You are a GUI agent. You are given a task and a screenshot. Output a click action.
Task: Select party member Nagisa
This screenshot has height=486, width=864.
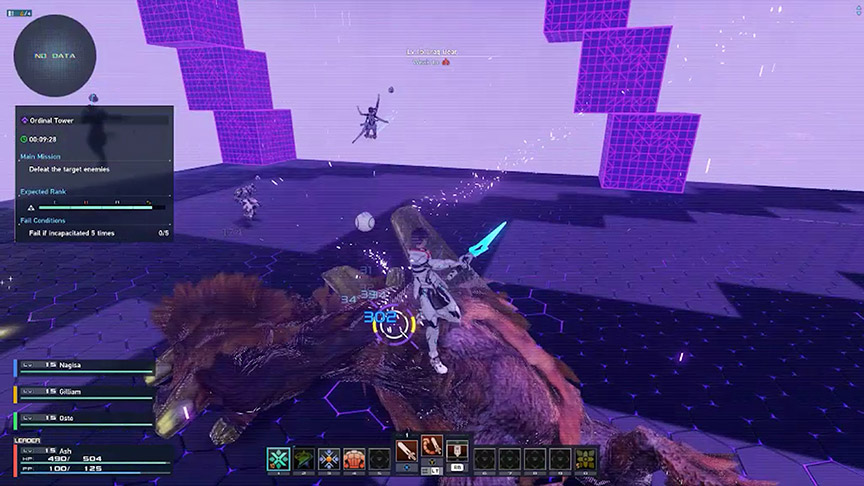coord(85,366)
